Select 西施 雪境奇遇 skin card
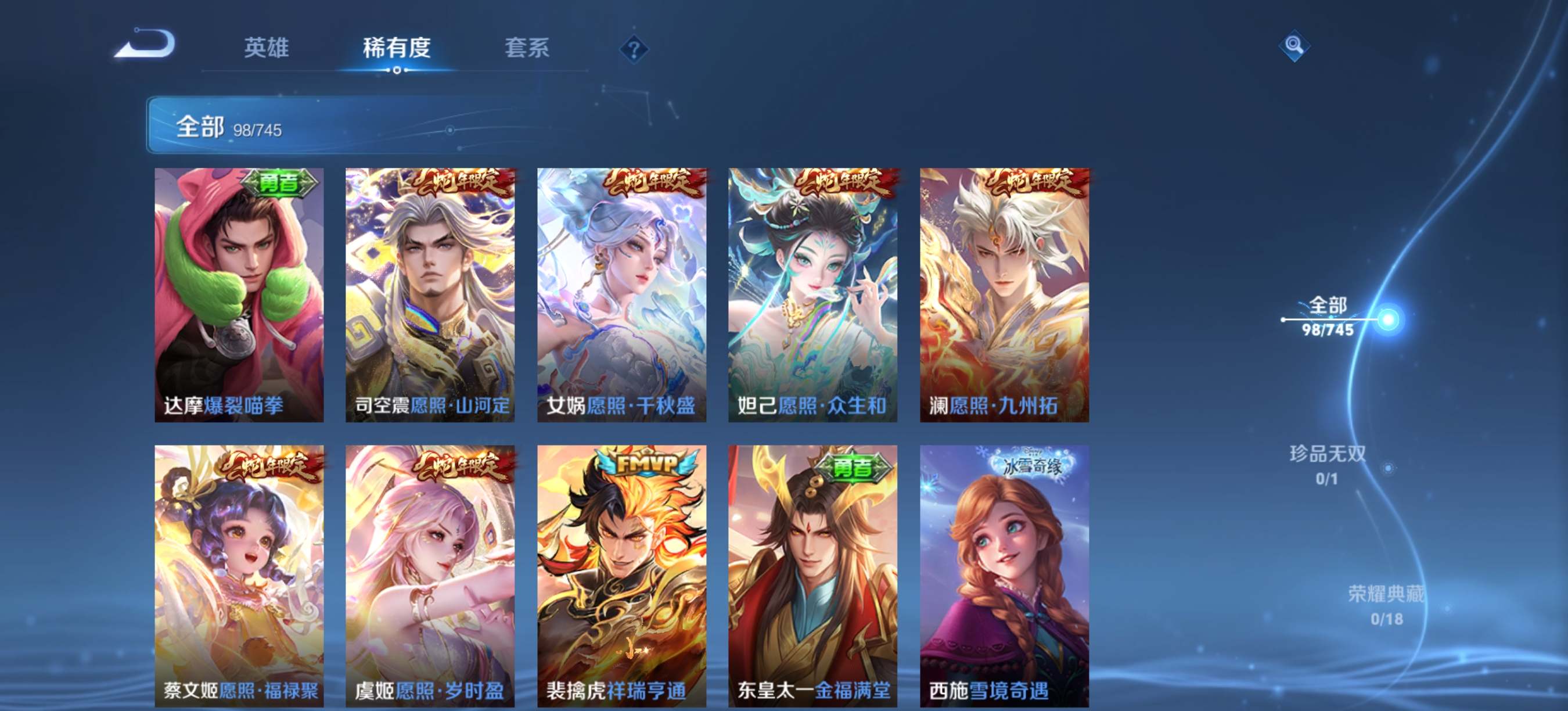The image size is (1568, 711). point(1004,574)
